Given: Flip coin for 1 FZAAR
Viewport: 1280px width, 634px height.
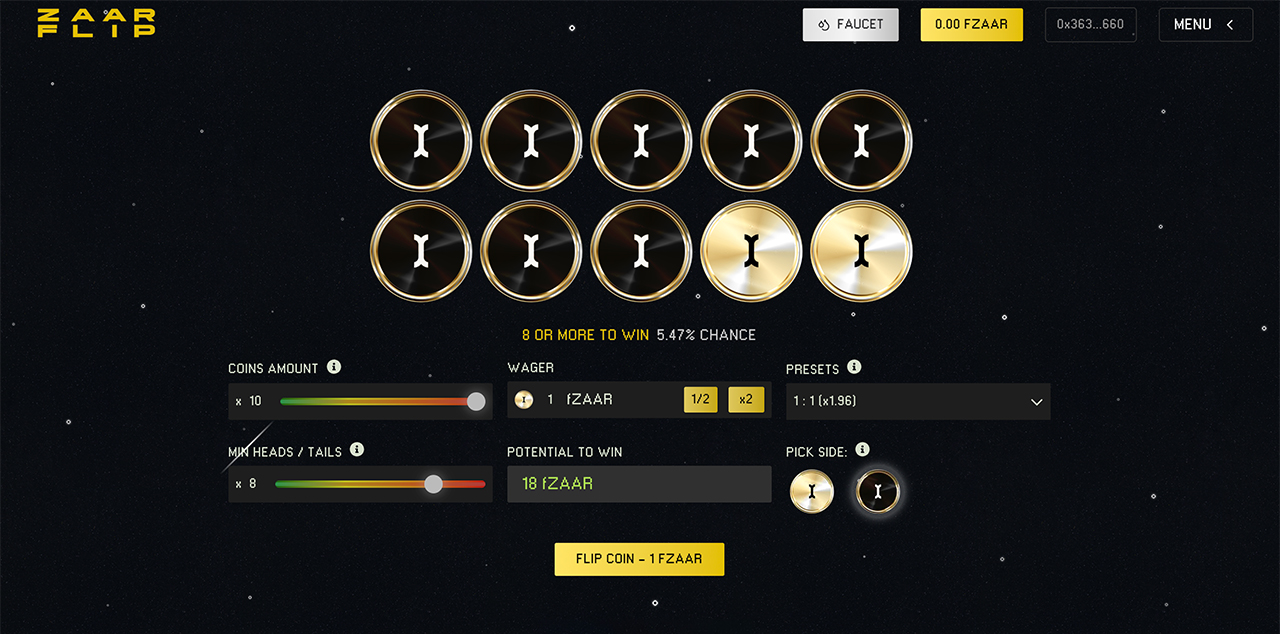Looking at the screenshot, I should pos(639,559).
